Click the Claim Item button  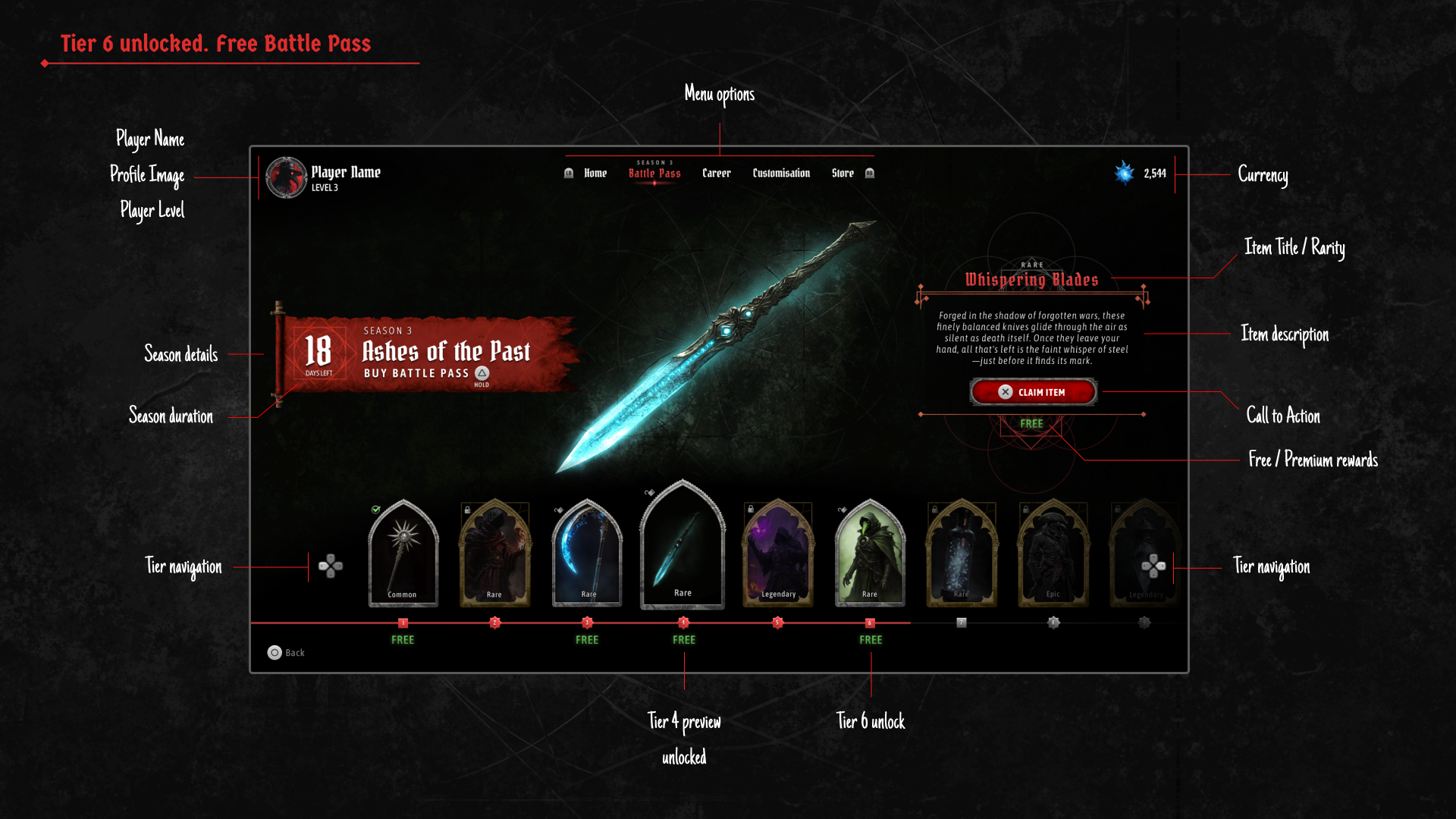(1033, 392)
